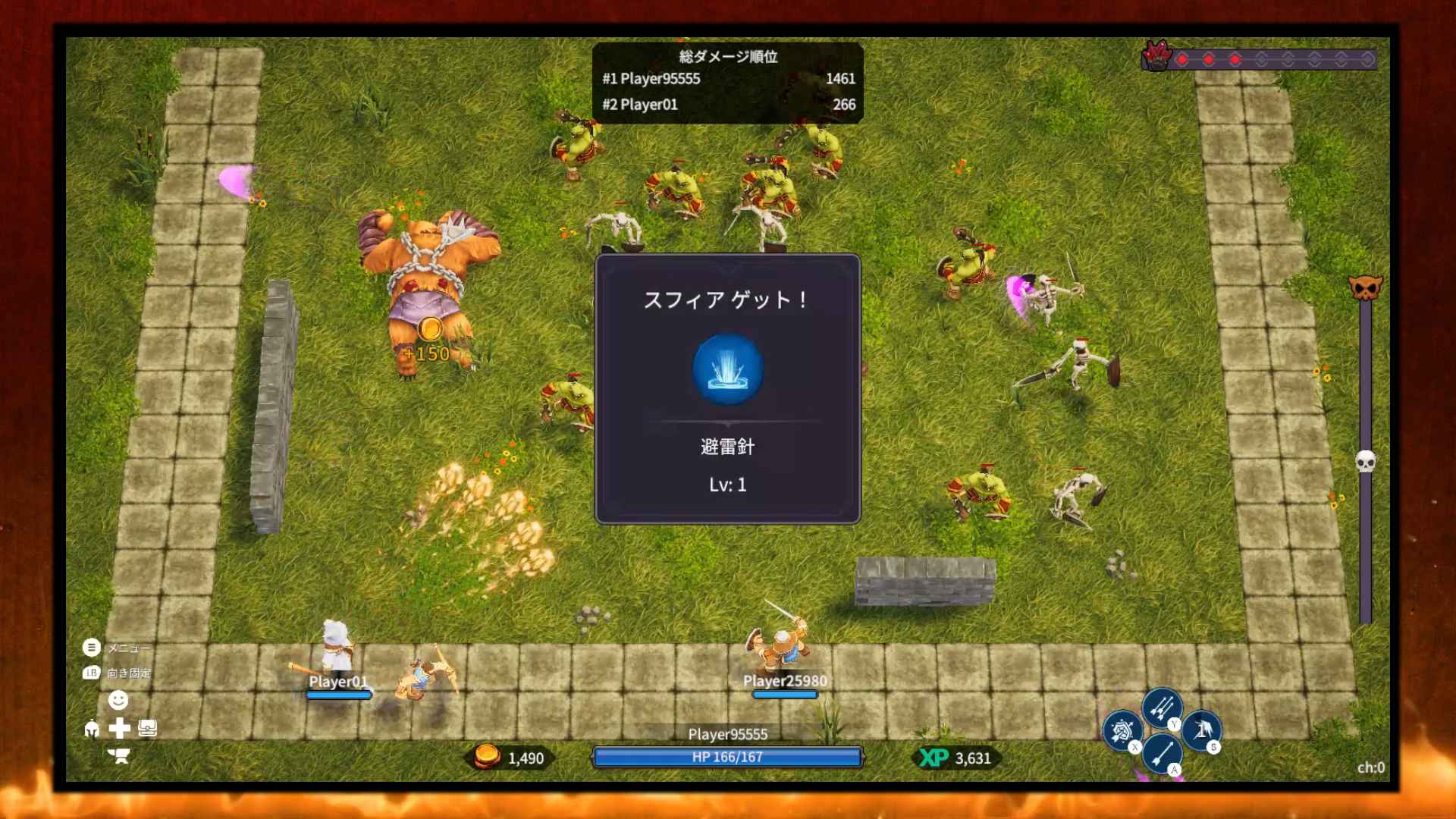Fire the single arrow basic attack
Viewport: 1456px width, 819px height.
[1161, 752]
